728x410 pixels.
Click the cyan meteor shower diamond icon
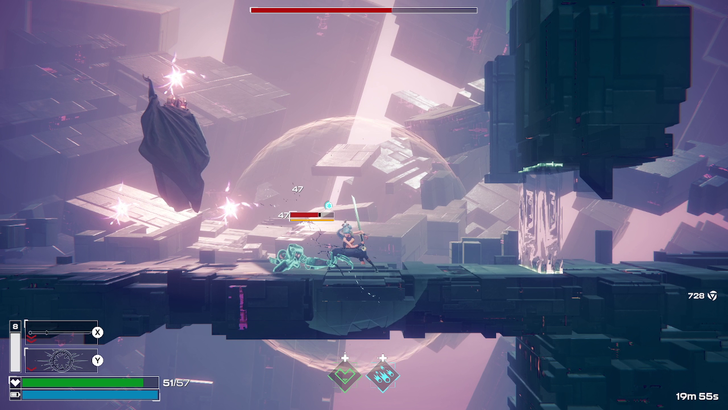[x=381, y=376]
